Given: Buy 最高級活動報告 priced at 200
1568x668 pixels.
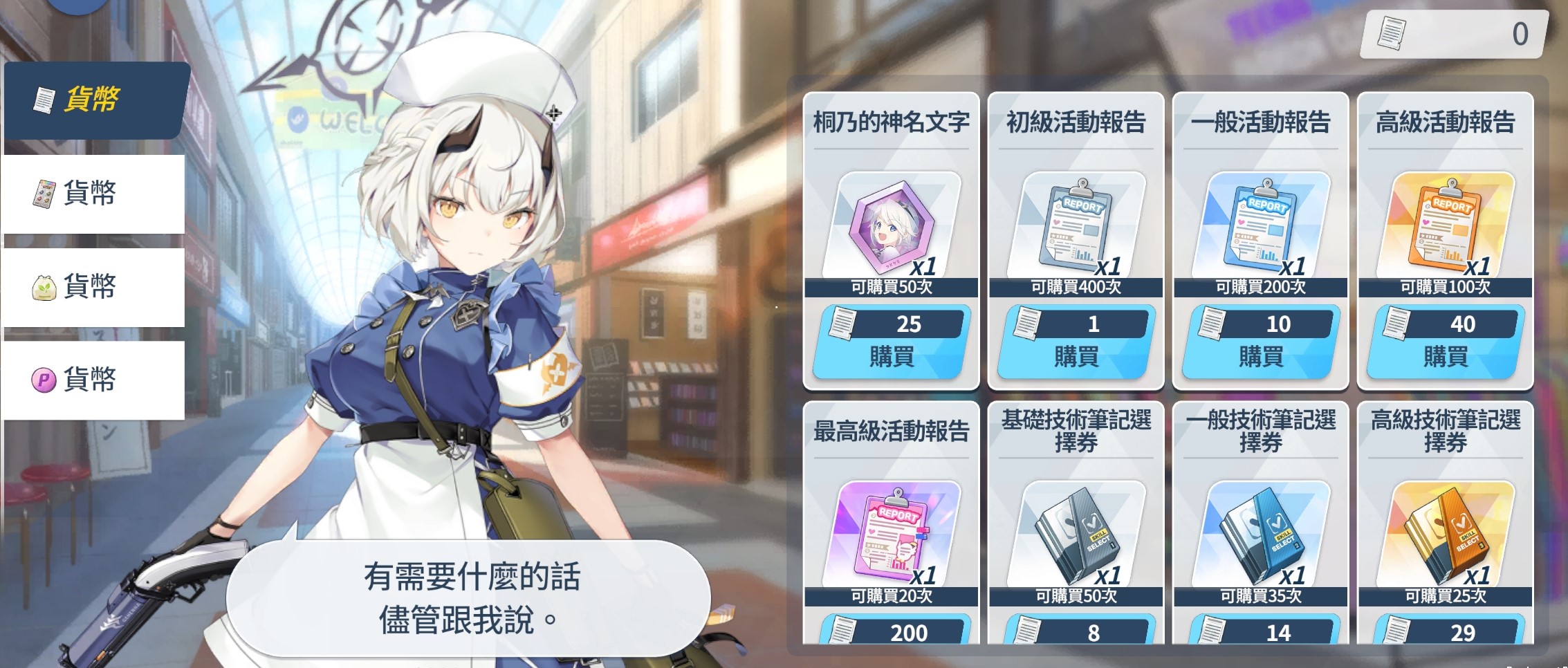Looking at the screenshot, I should tap(891, 631).
